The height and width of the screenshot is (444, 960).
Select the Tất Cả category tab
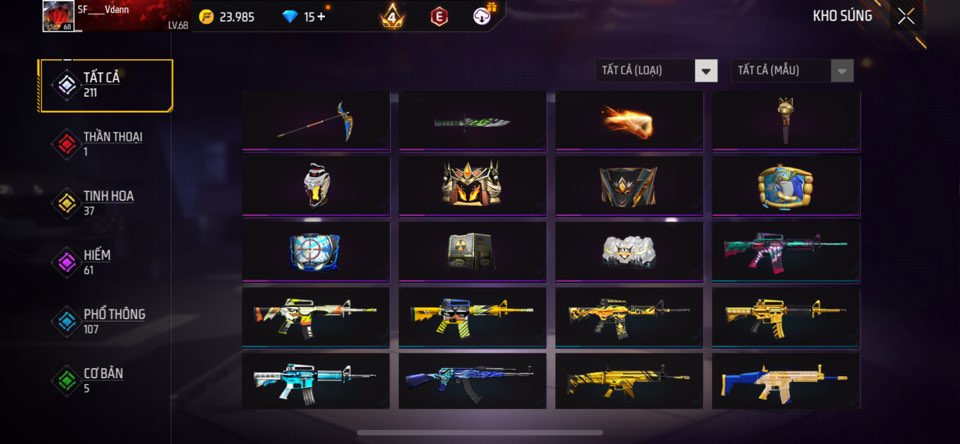pos(105,85)
